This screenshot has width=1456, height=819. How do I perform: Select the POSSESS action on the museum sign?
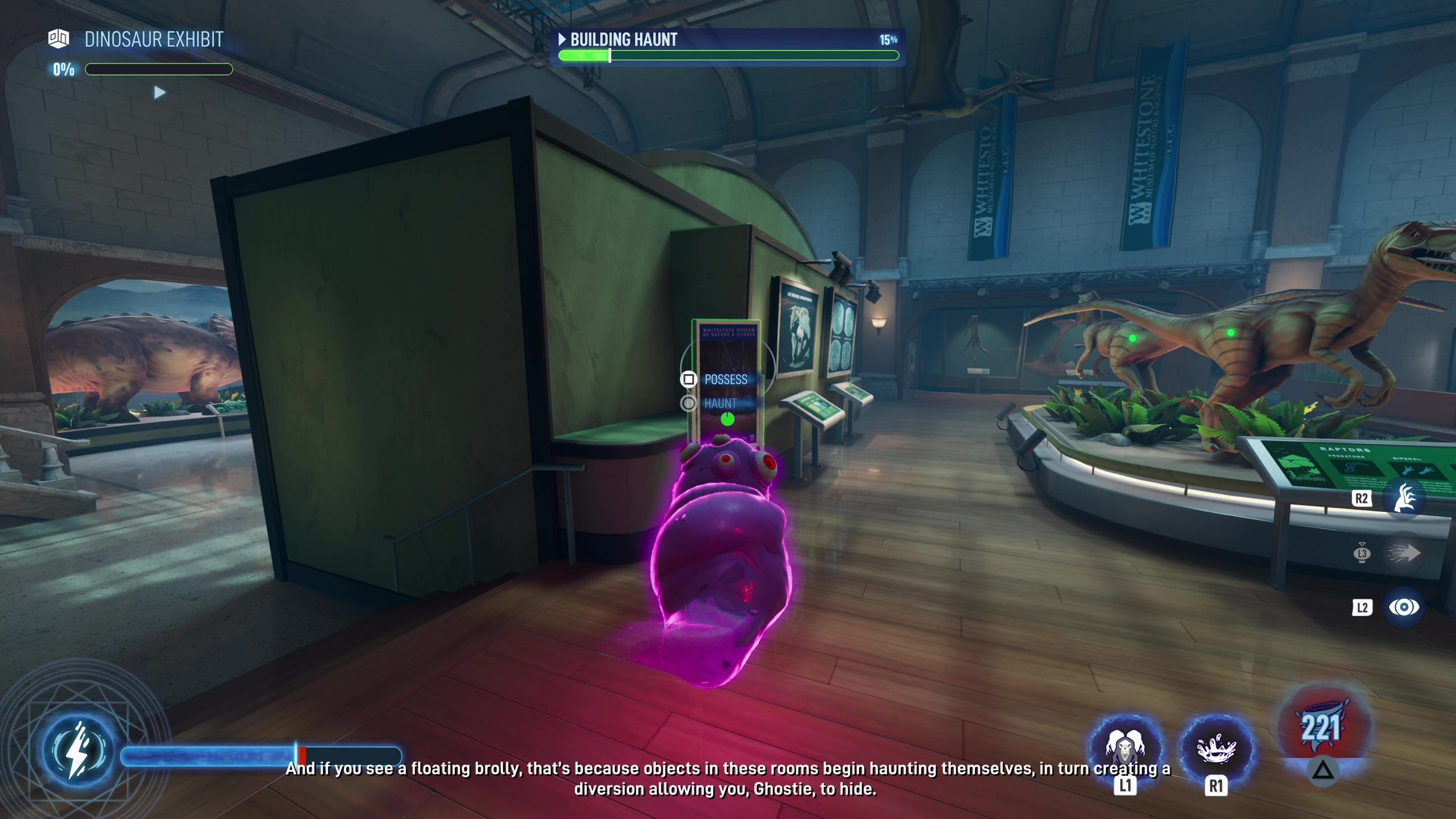pos(725,379)
